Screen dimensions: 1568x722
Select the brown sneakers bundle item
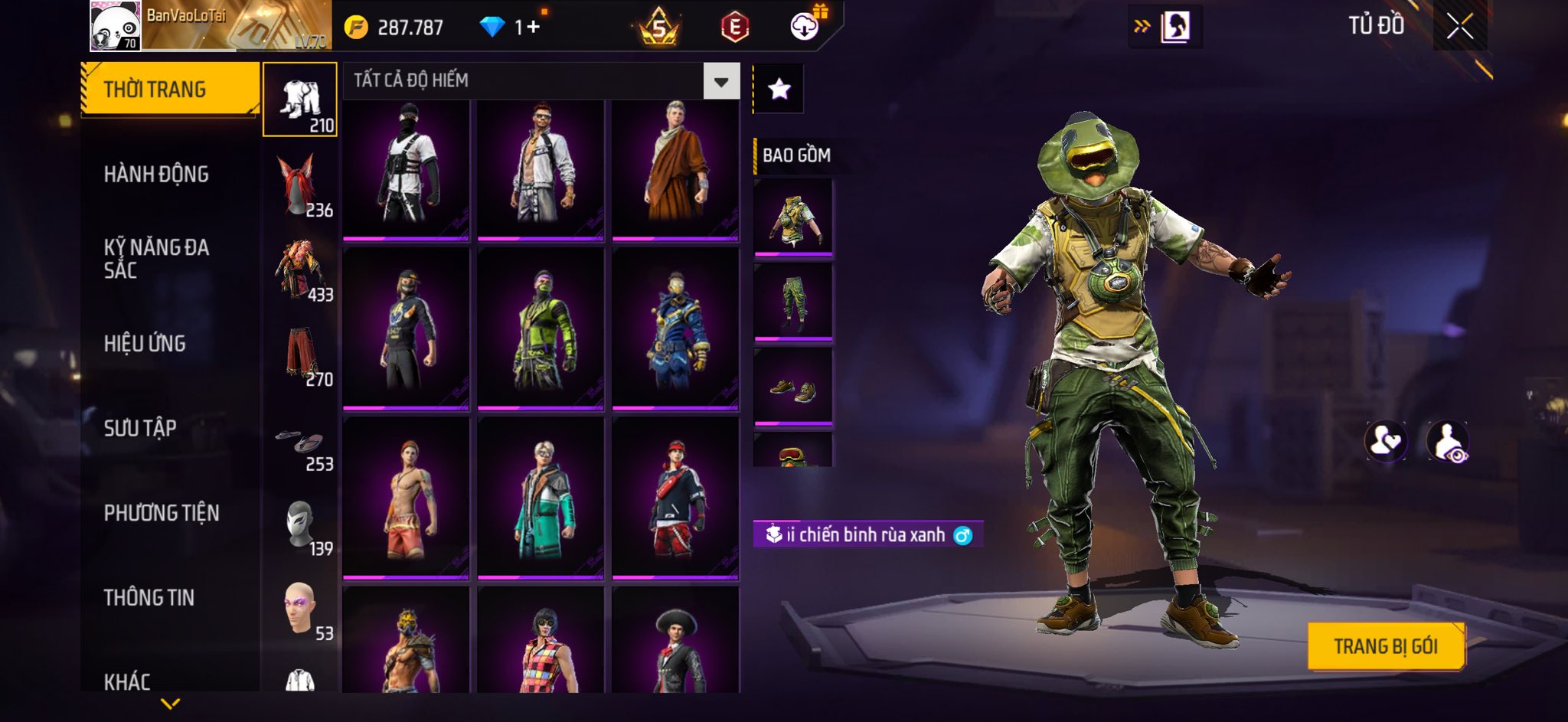793,387
